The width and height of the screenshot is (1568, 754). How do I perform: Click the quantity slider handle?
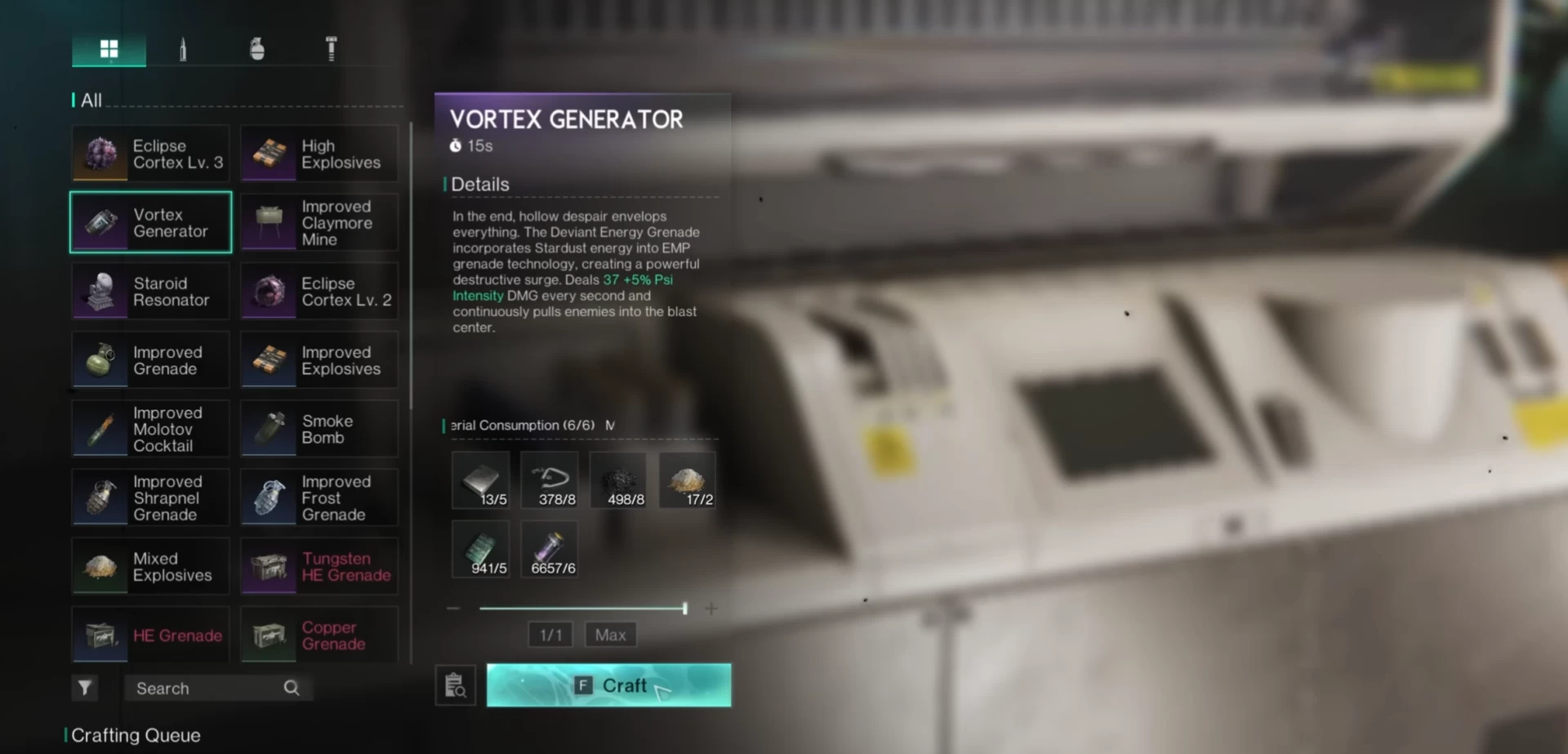(684, 609)
